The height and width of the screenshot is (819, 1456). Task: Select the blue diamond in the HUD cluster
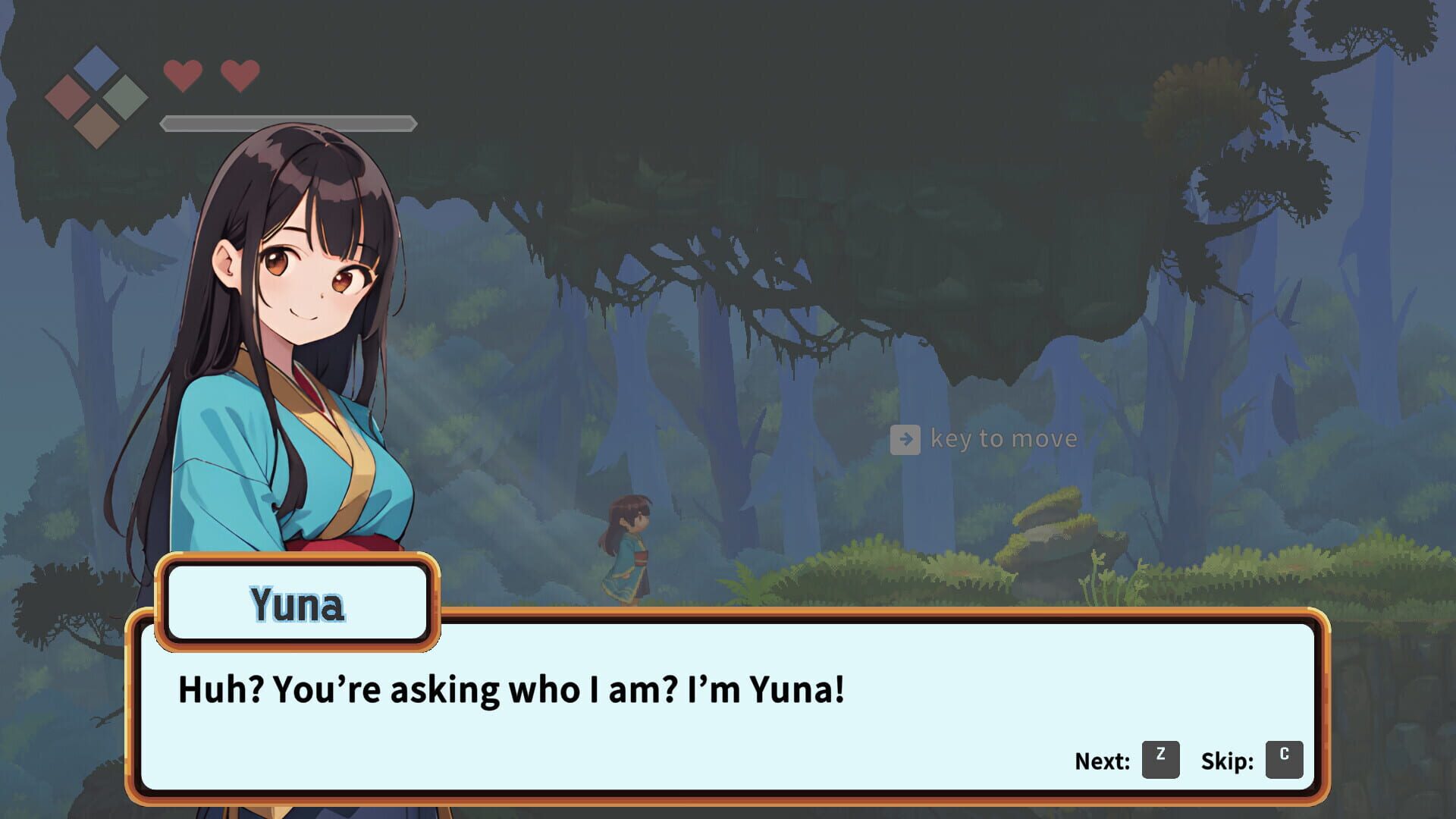click(x=96, y=67)
